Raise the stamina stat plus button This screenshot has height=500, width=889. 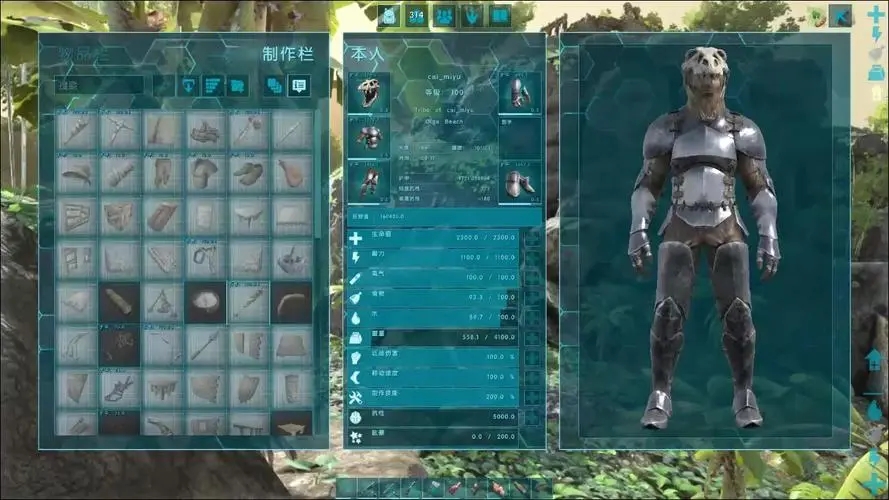532,257
